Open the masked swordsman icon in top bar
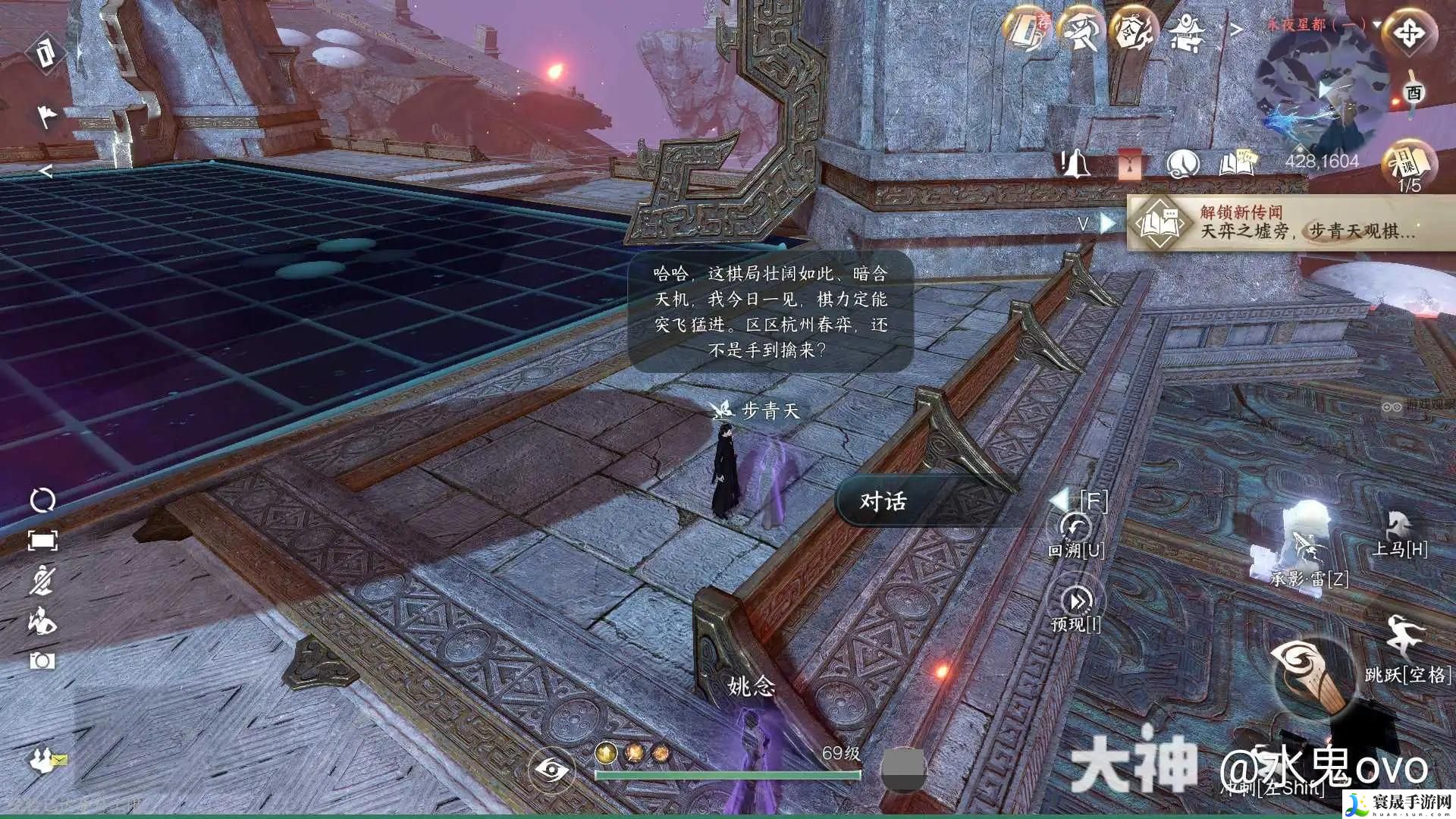1456x819 pixels. (x=1080, y=32)
